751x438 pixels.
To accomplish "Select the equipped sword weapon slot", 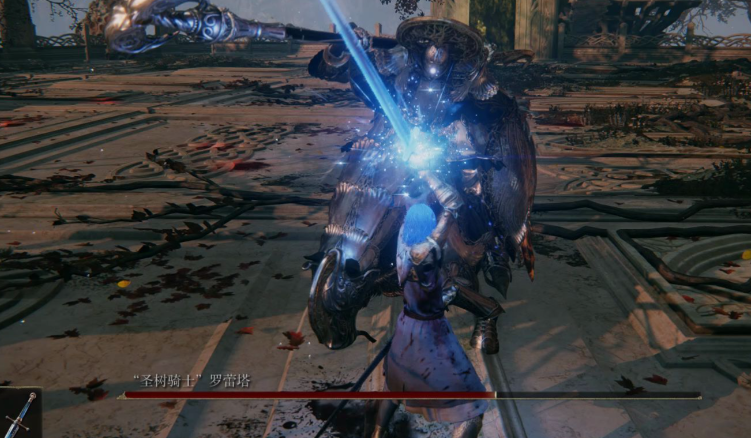I will (x=19, y=414).
